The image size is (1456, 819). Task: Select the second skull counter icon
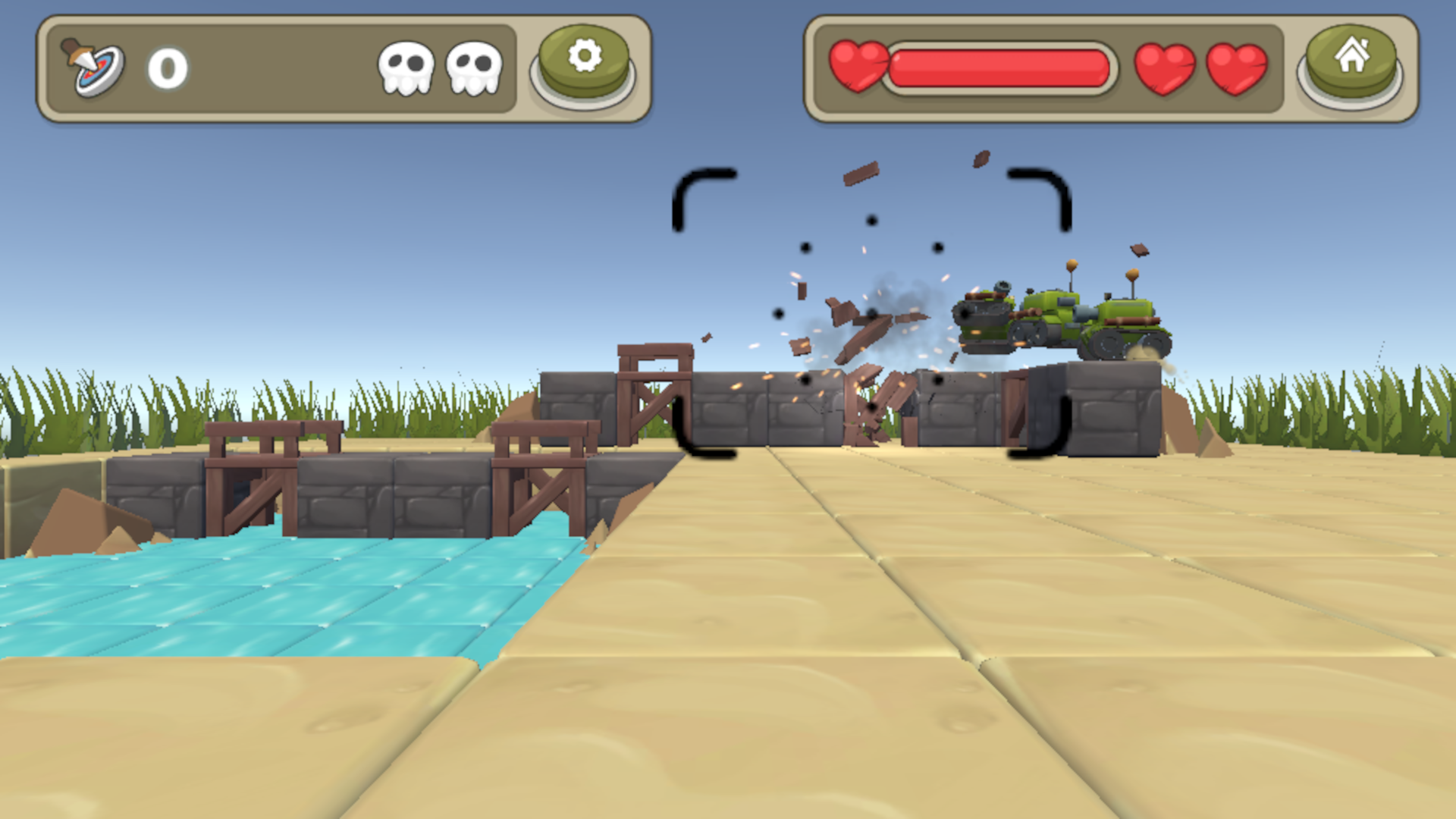point(473,67)
